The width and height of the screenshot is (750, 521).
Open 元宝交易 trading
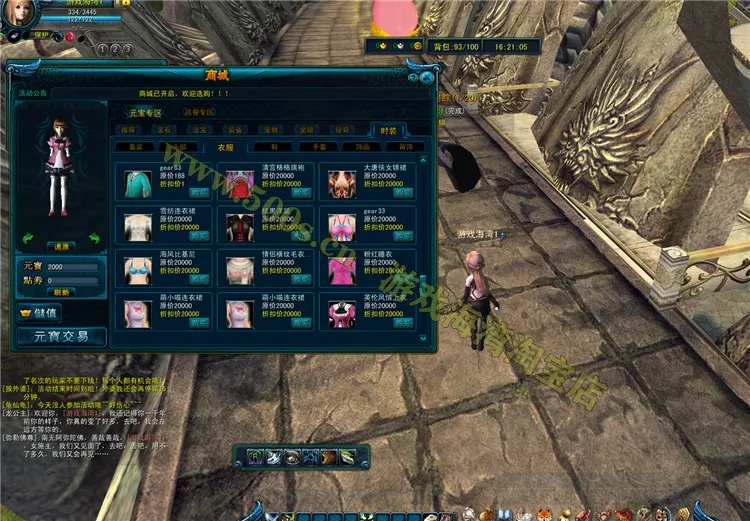(61, 336)
